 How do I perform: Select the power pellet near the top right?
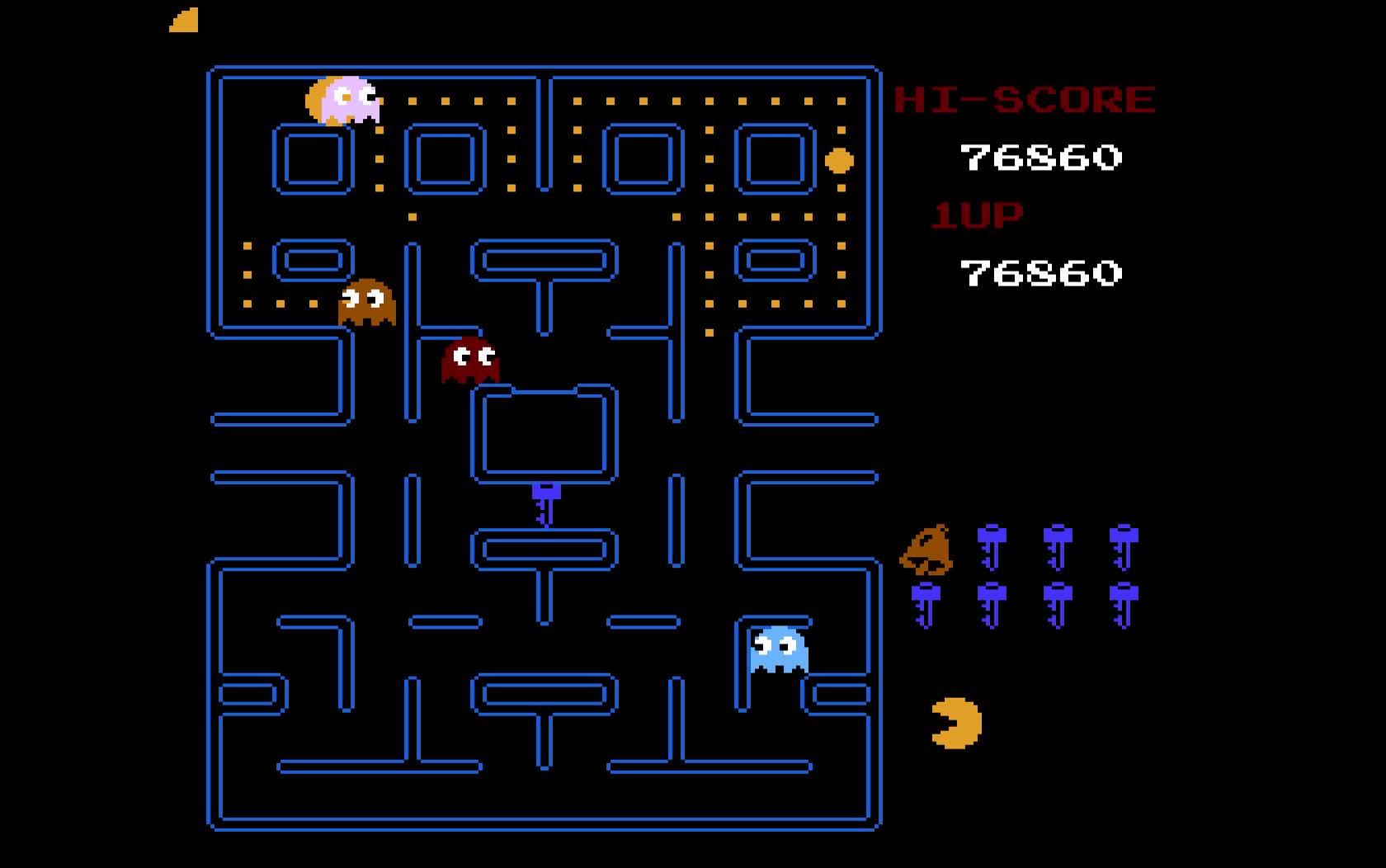click(x=837, y=159)
